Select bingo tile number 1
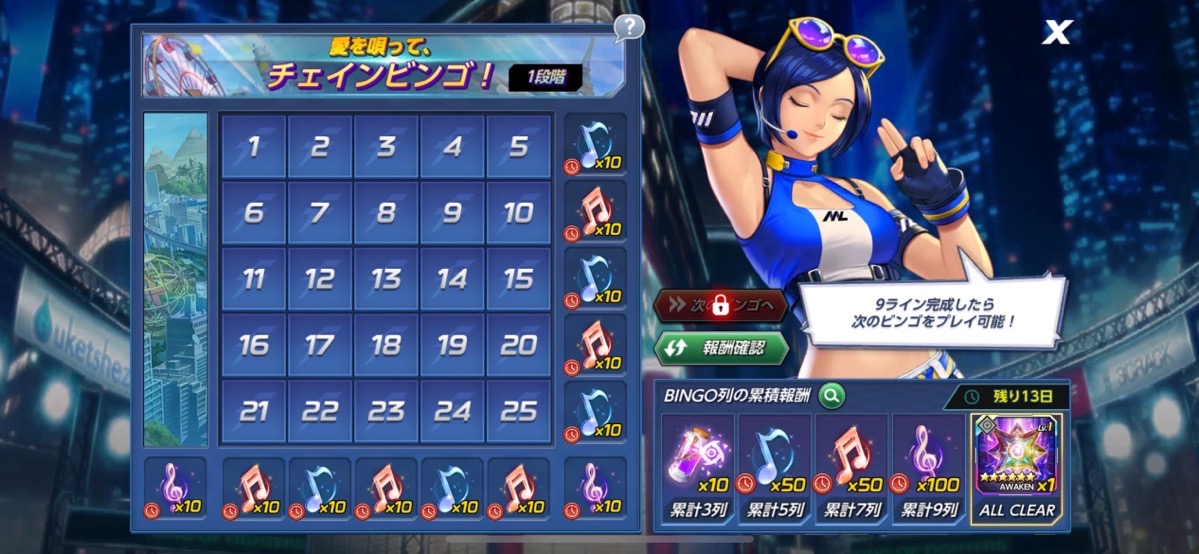This screenshot has width=1199, height=554. point(253,146)
